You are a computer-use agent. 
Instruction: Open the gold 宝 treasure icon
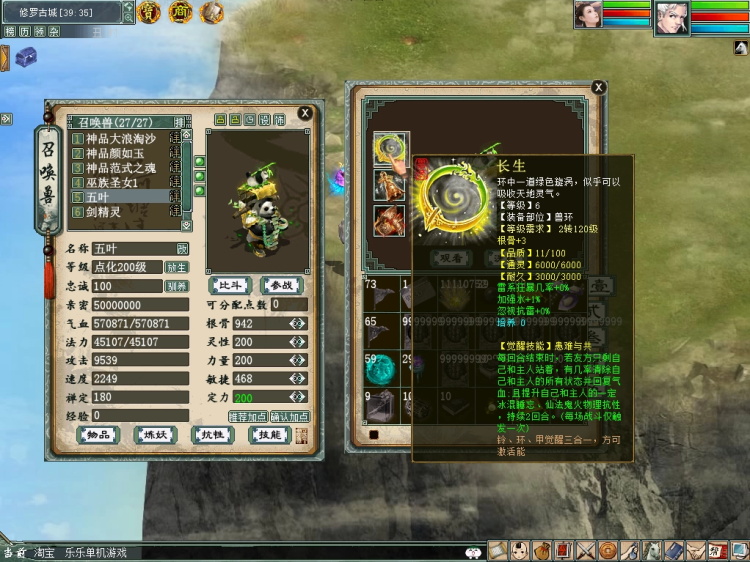tap(149, 12)
